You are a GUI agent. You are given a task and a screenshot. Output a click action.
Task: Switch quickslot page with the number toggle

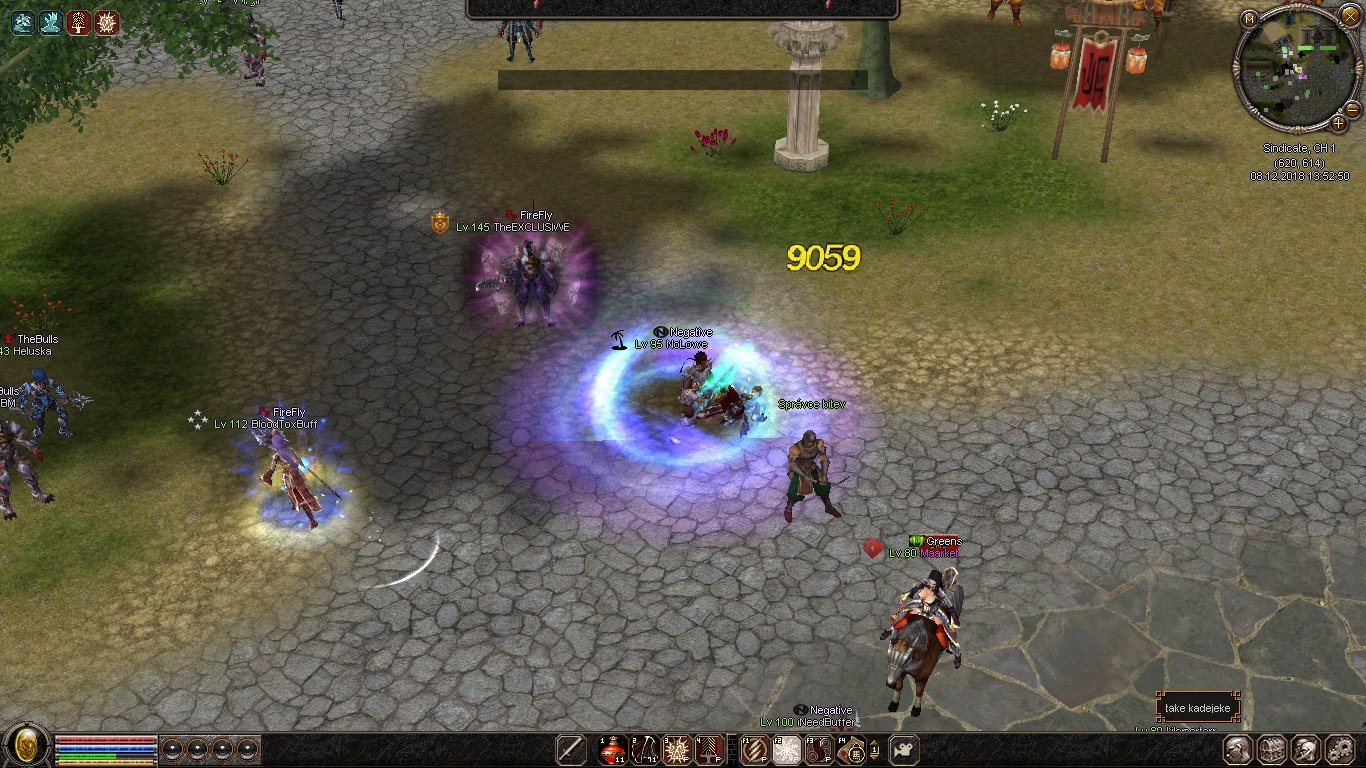tap(875, 749)
